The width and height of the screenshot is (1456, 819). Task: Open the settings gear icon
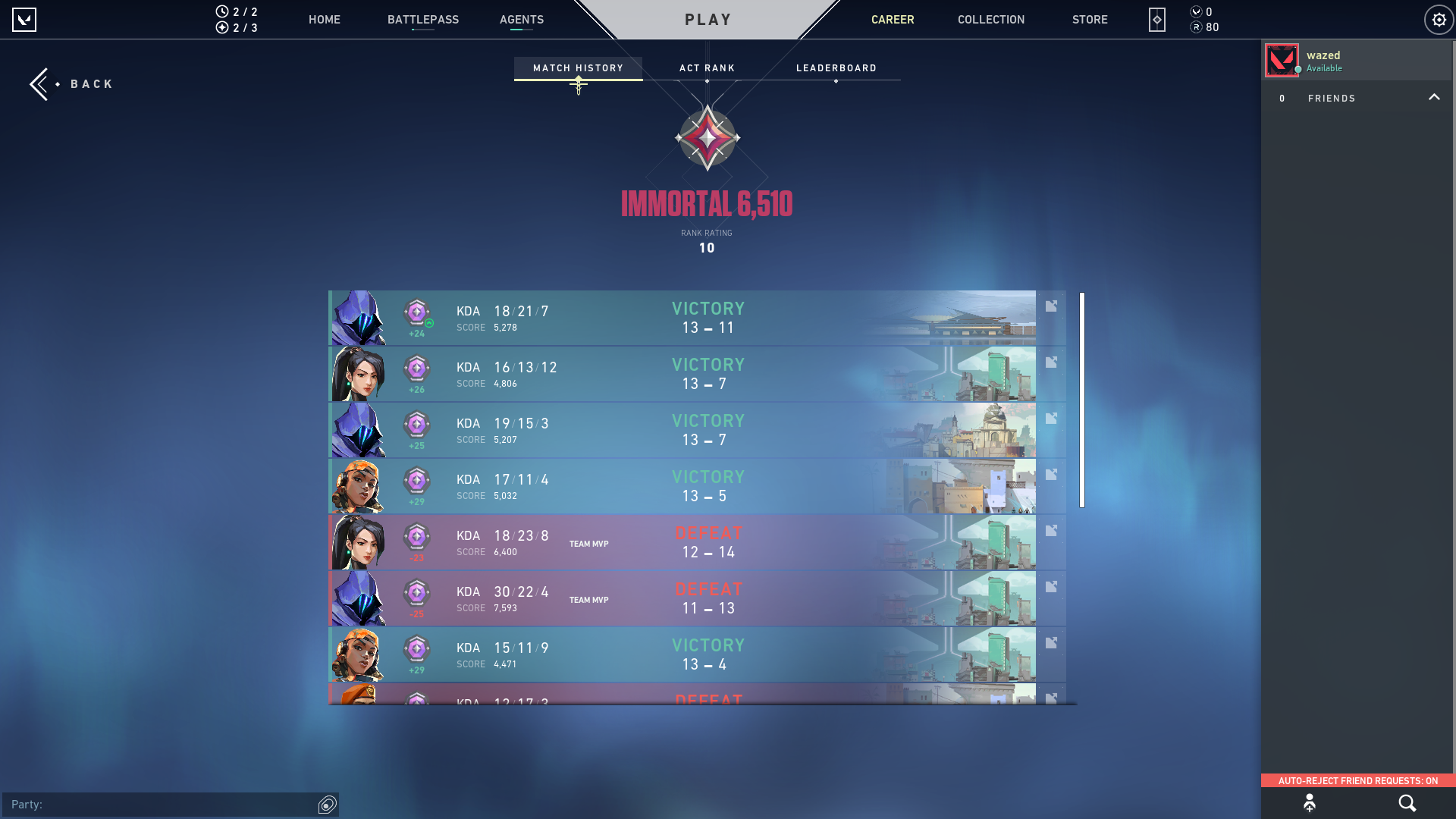coord(1439,20)
